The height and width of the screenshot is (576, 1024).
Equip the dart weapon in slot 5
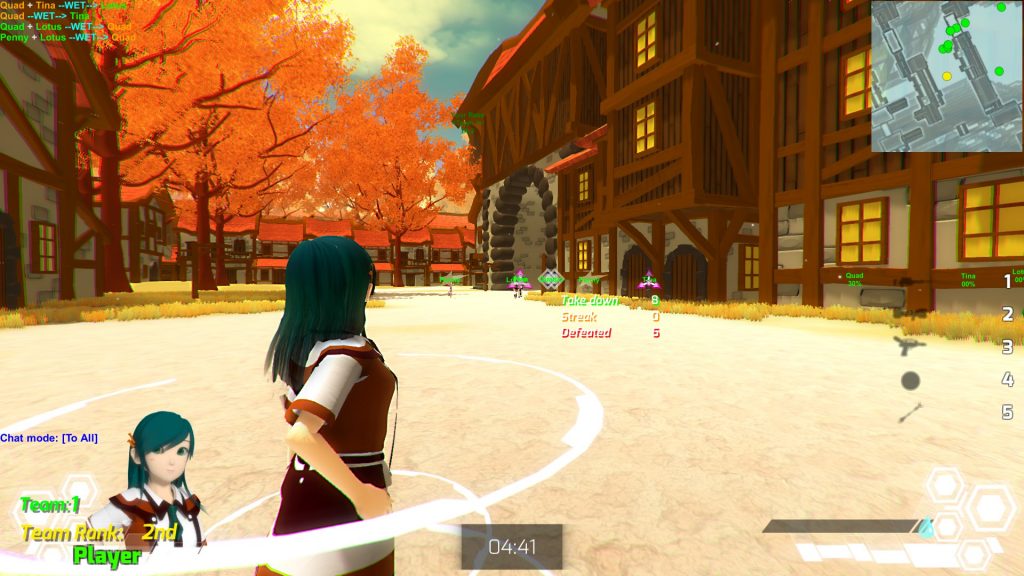(910, 412)
